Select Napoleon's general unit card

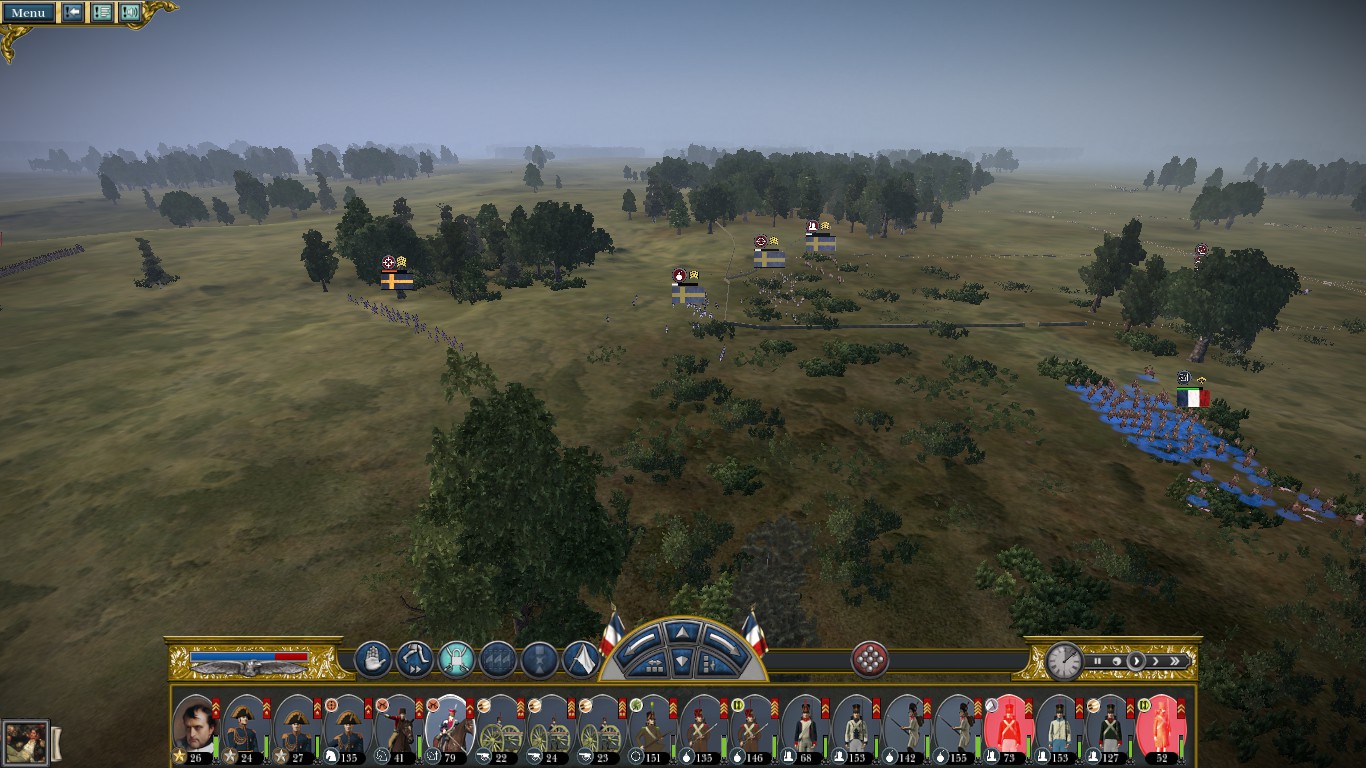[x=195, y=728]
